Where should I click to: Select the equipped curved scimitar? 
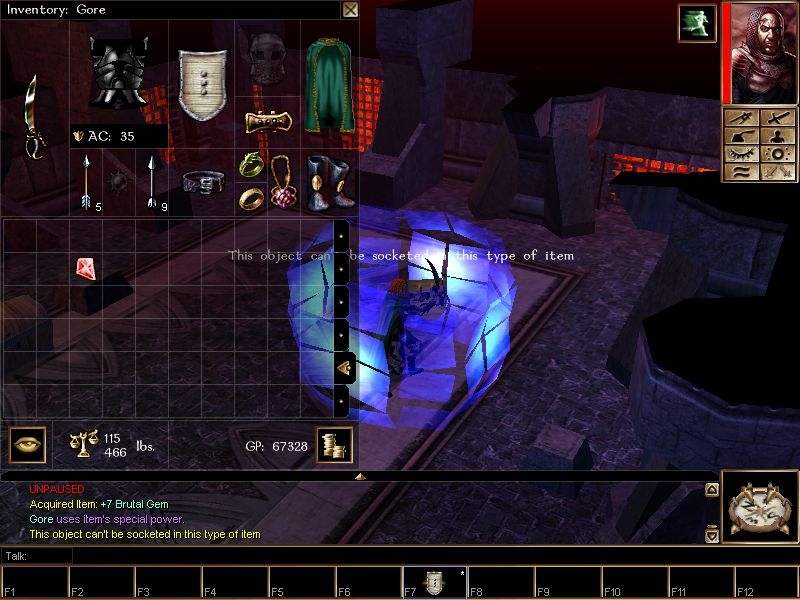[35, 117]
